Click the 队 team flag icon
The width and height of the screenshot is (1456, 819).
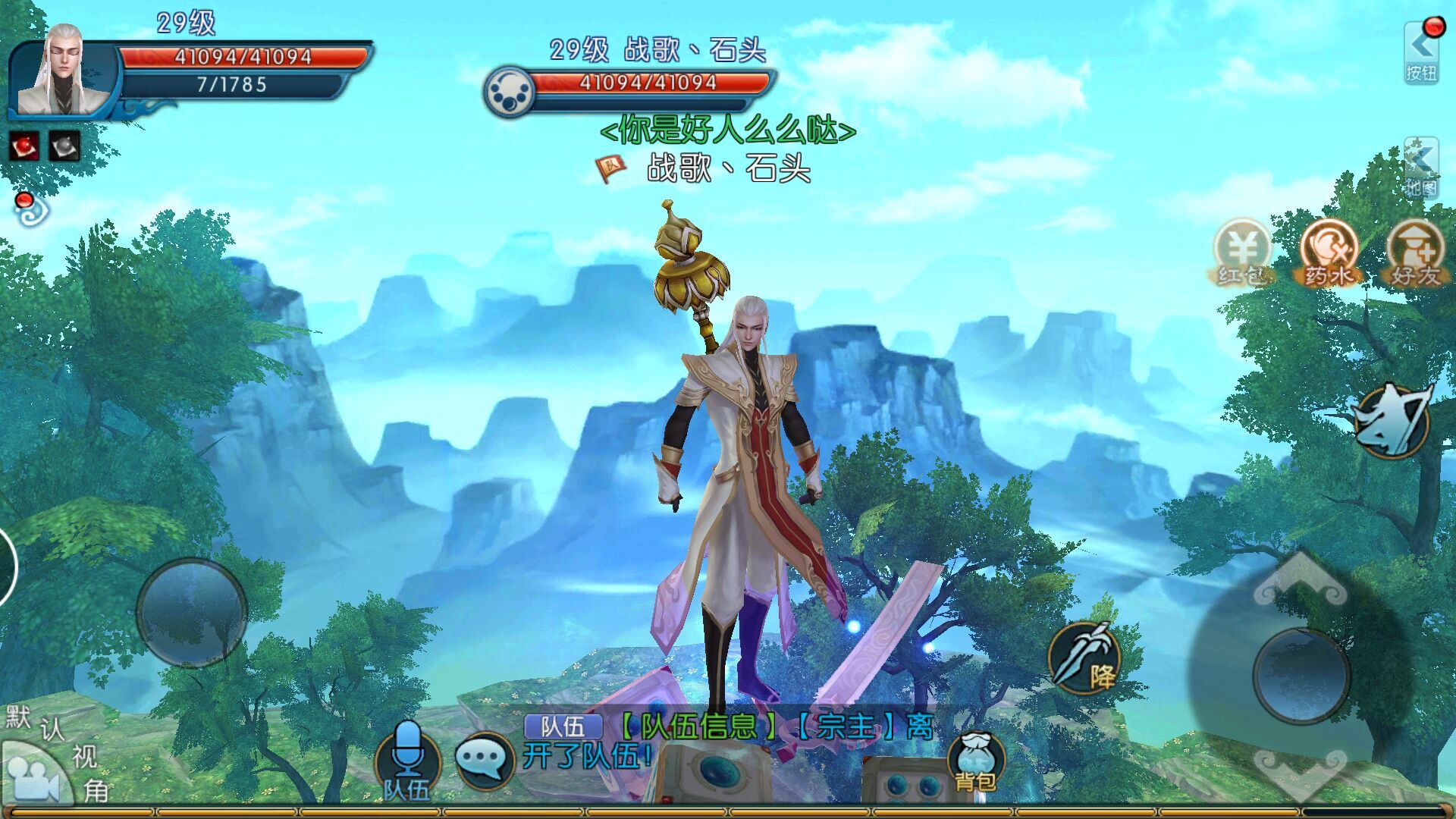tap(611, 167)
